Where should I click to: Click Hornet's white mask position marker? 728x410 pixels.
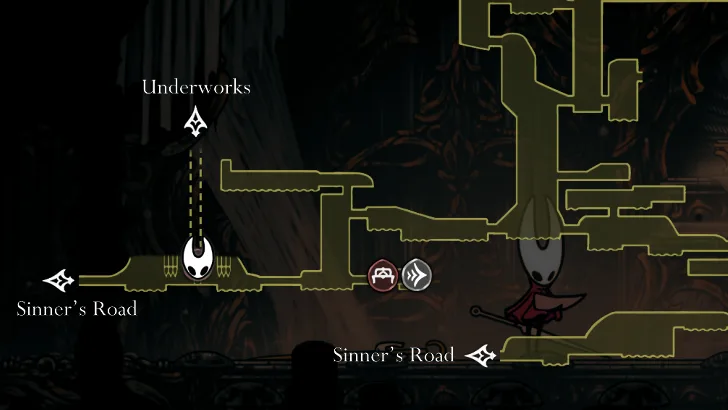click(200, 262)
